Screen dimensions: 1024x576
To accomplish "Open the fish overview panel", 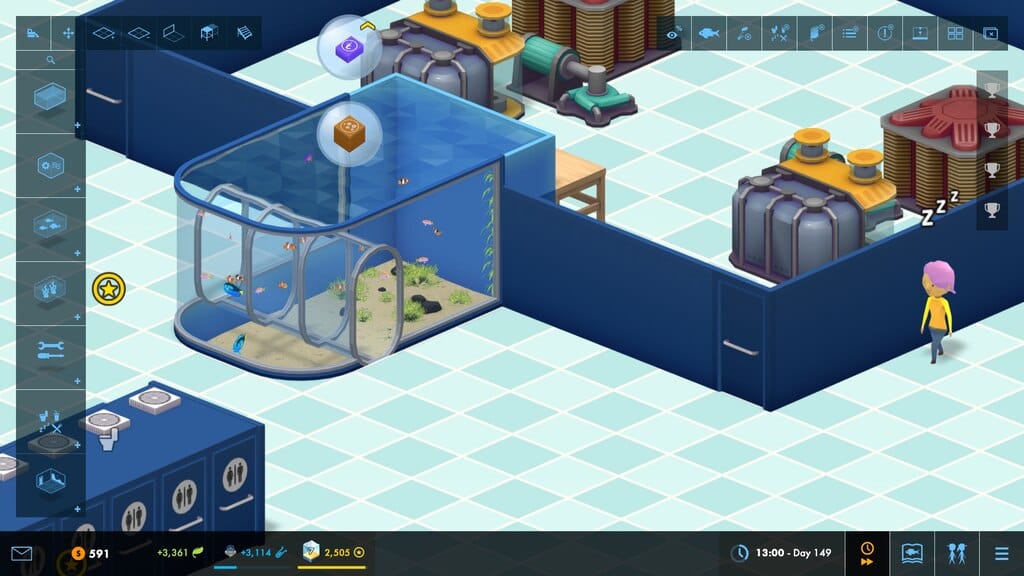I will 709,33.
